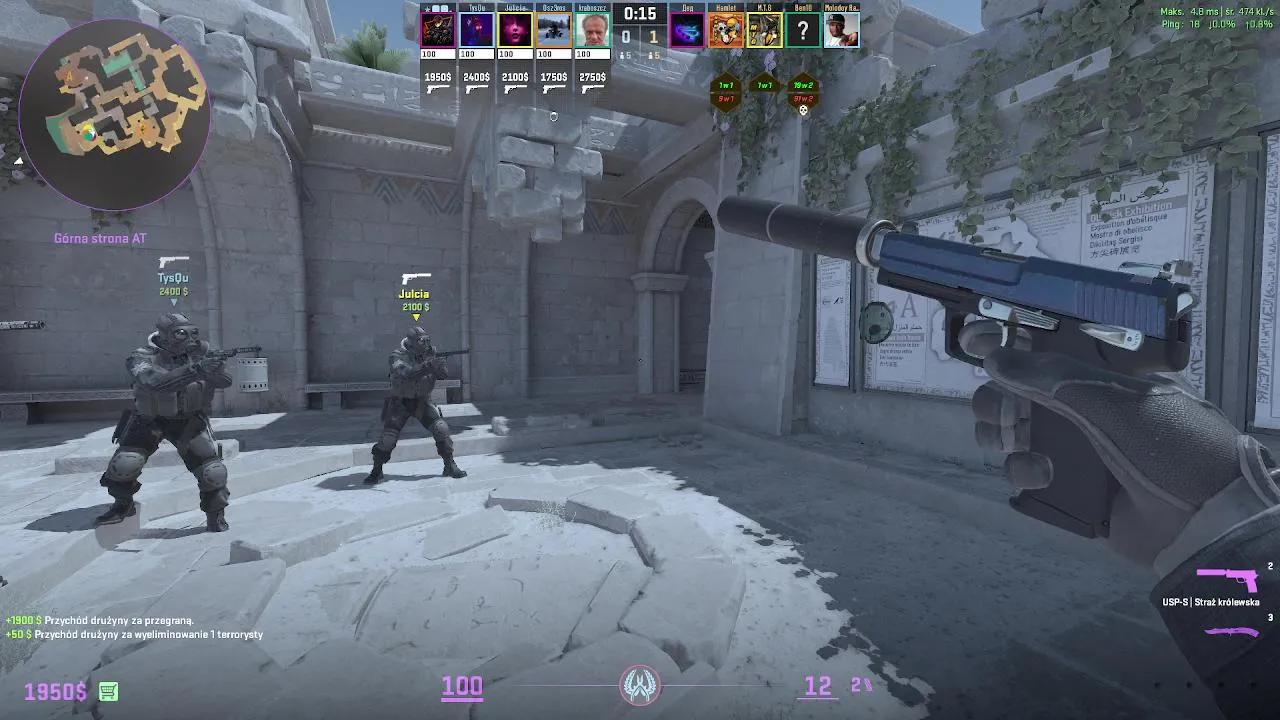Screen dimensions: 1280x720
Task: Click your 1950$ money display bottom-left
Action: (x=55, y=690)
